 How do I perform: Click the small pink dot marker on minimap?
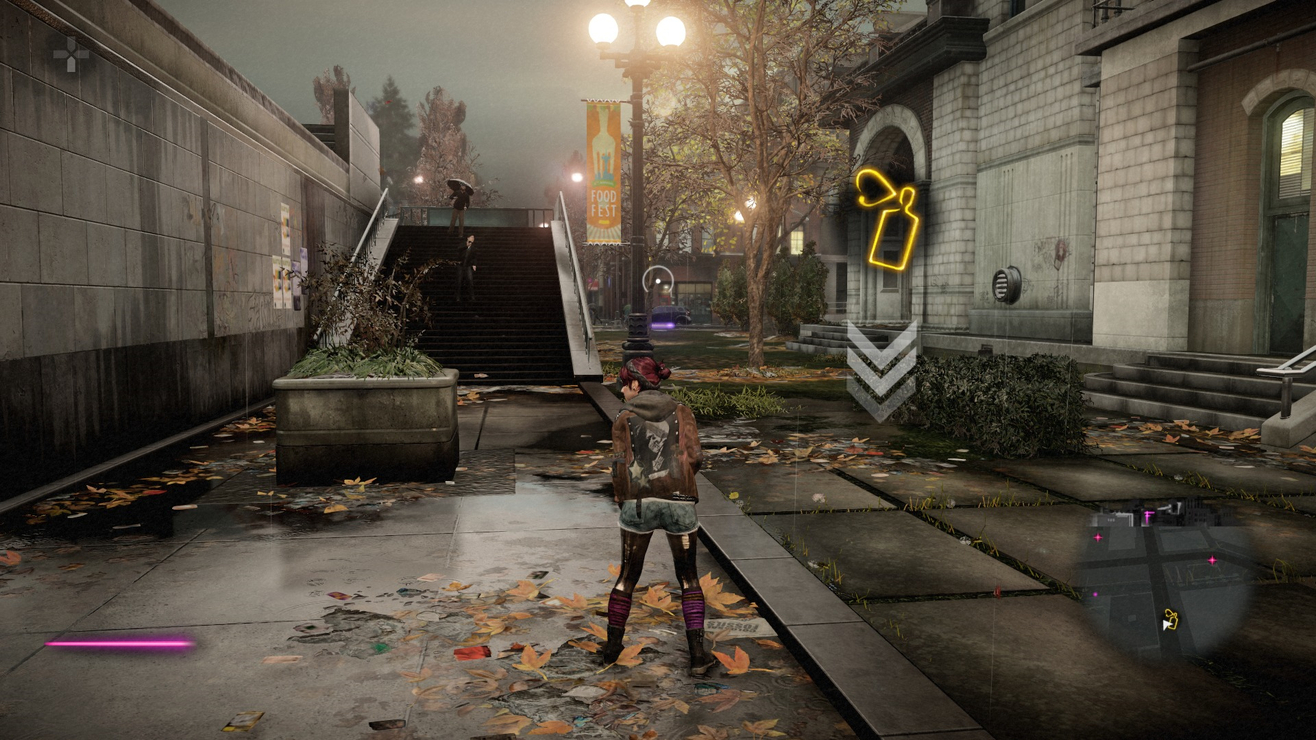click(1095, 593)
